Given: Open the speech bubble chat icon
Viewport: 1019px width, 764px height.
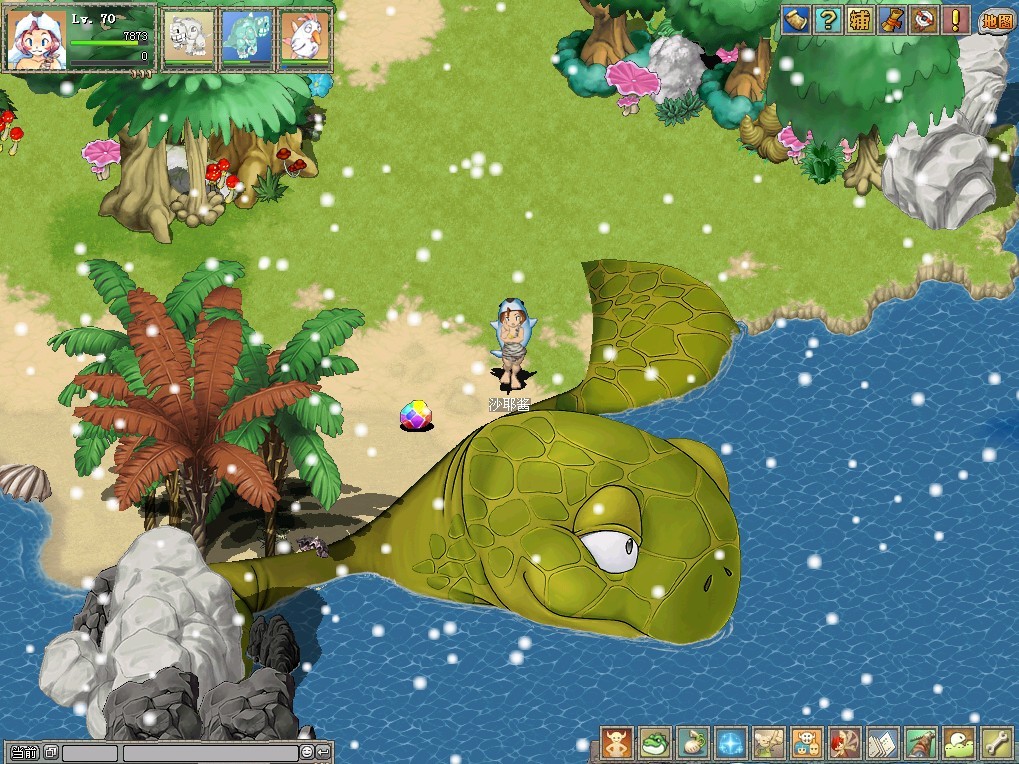Looking at the screenshot, I should [x=958, y=743].
